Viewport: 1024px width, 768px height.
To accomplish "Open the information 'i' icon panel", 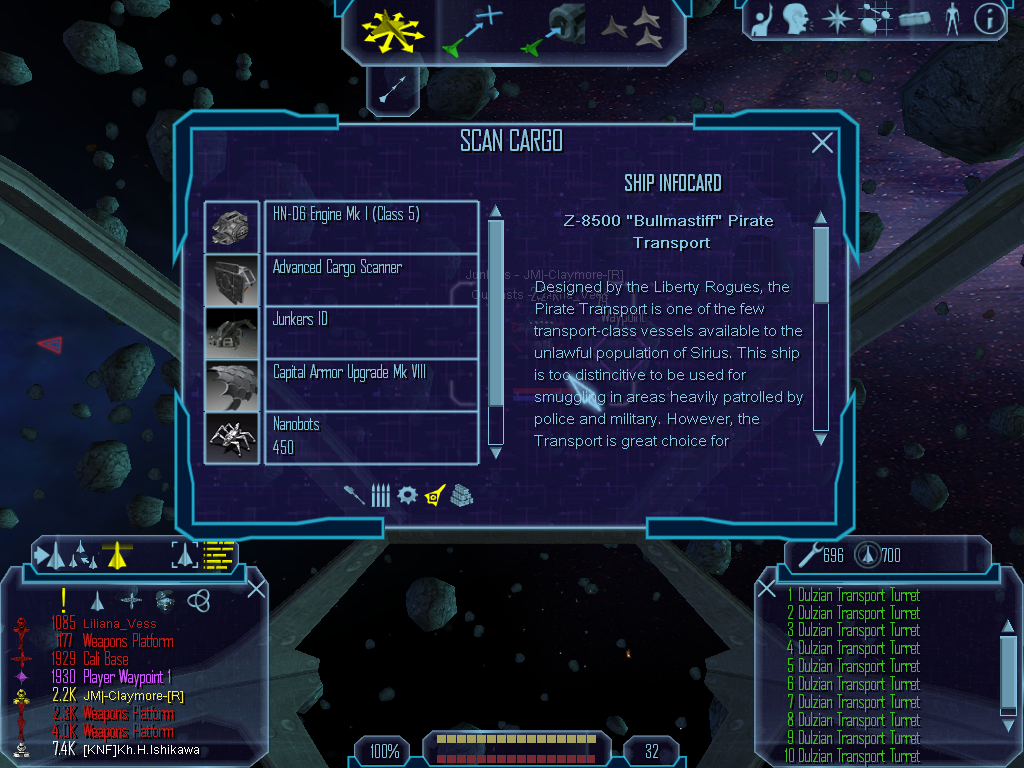I will (x=989, y=19).
